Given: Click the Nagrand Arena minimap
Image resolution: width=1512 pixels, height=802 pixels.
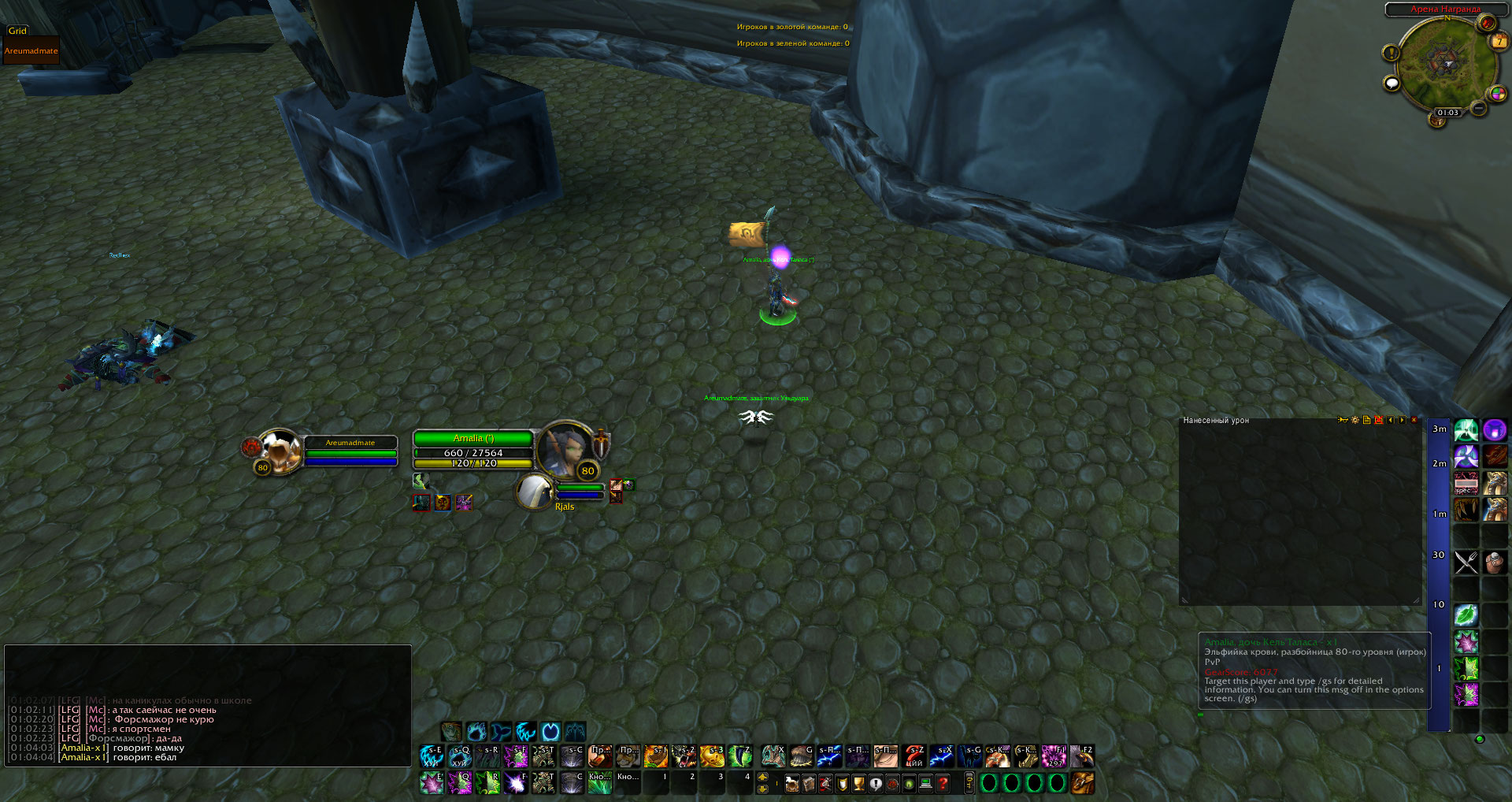Looking at the screenshot, I should pos(1443,61).
